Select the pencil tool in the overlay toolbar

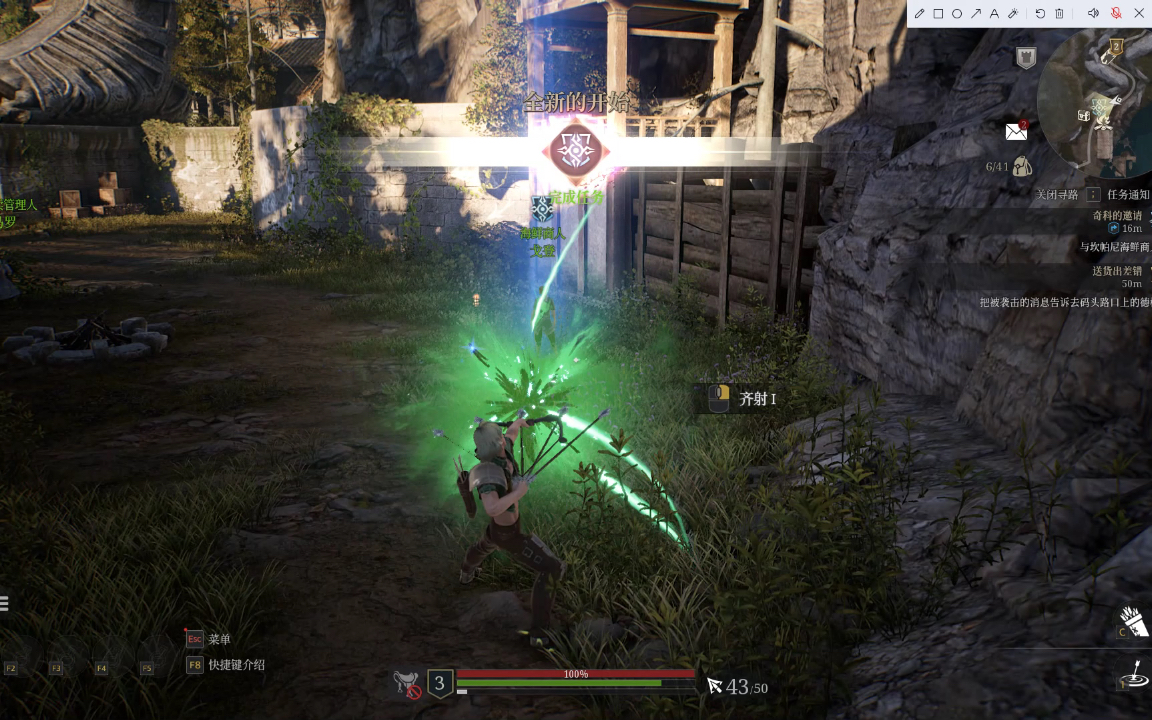pyautogui.click(x=920, y=13)
